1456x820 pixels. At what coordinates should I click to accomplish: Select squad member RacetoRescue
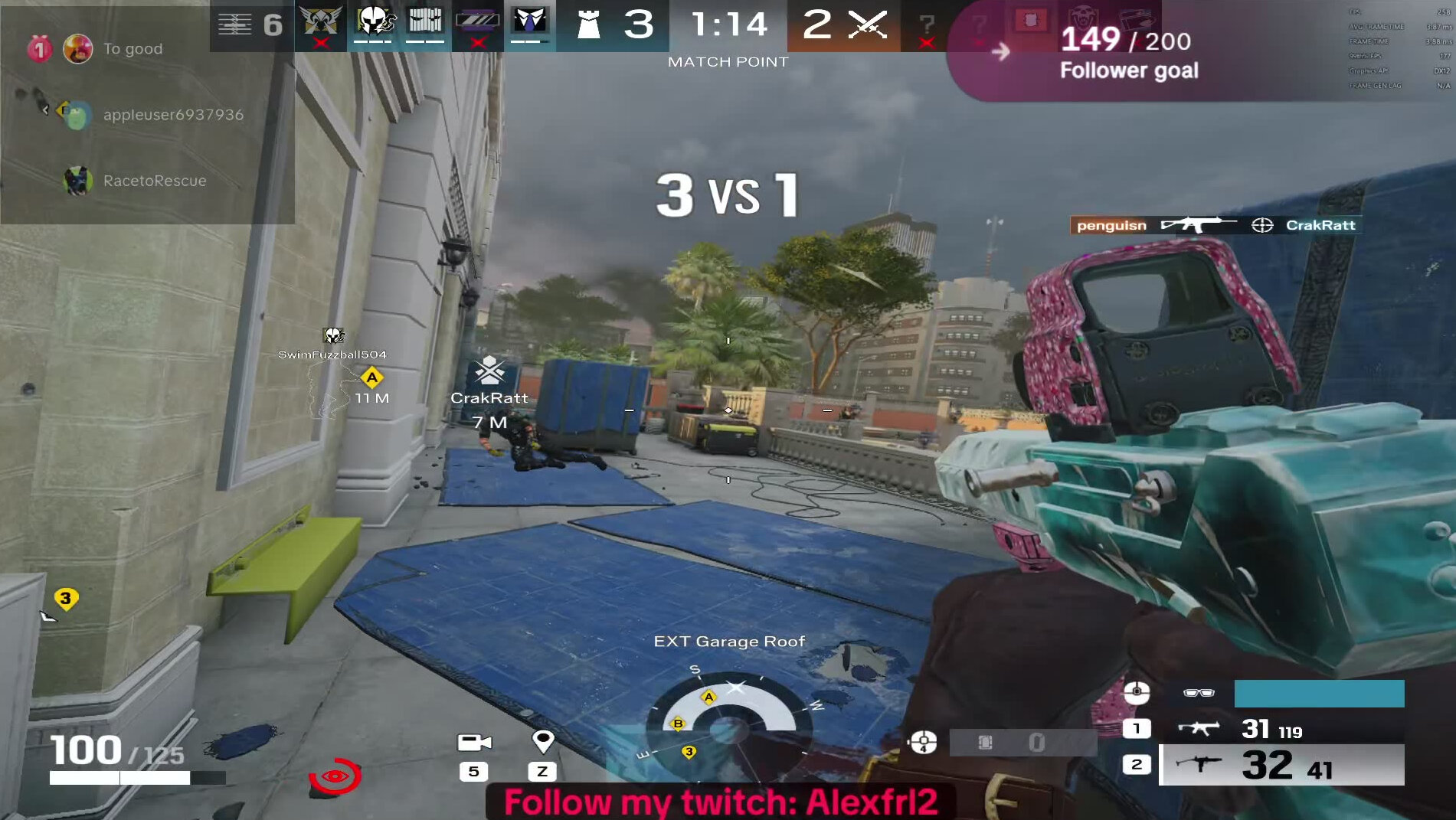(x=154, y=181)
